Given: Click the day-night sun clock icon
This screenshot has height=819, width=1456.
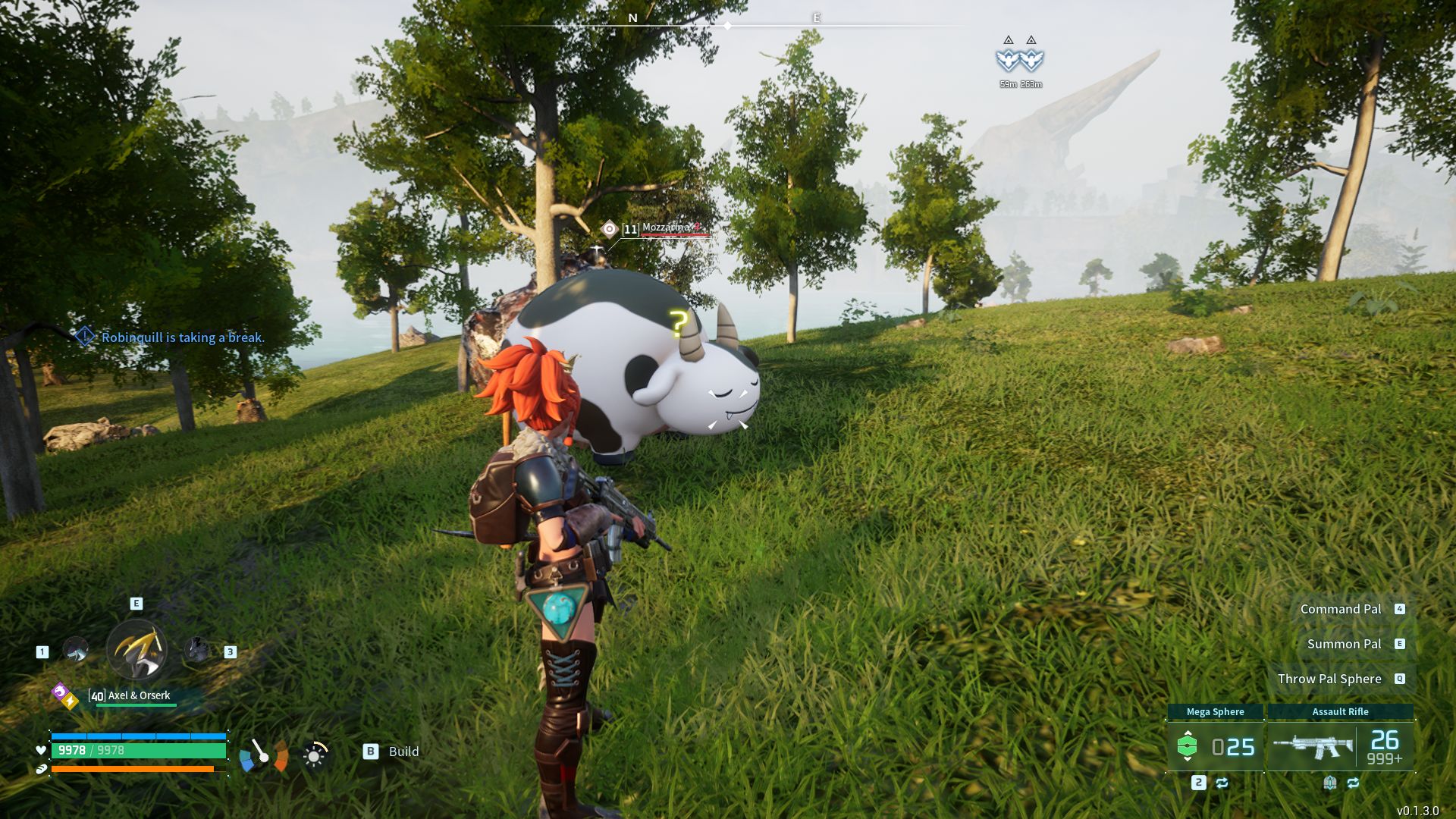Looking at the screenshot, I should tap(315, 755).
